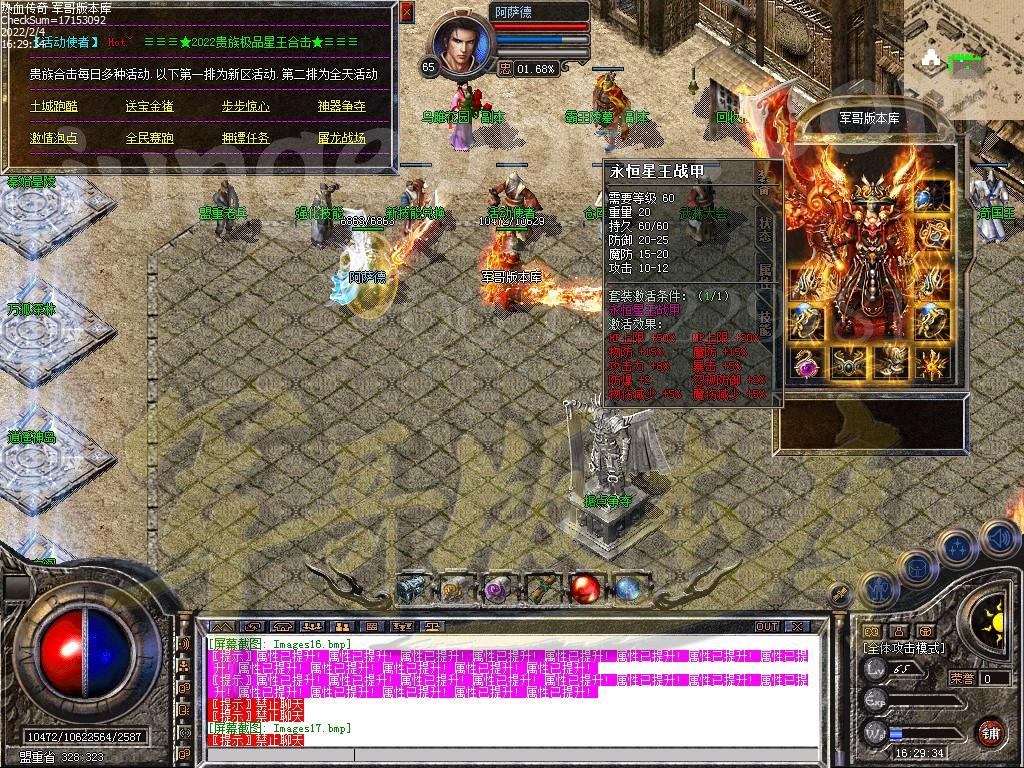Choose the 步步惊心 activity link
Image resolution: width=1024 pixels, height=768 pixels.
[245, 106]
